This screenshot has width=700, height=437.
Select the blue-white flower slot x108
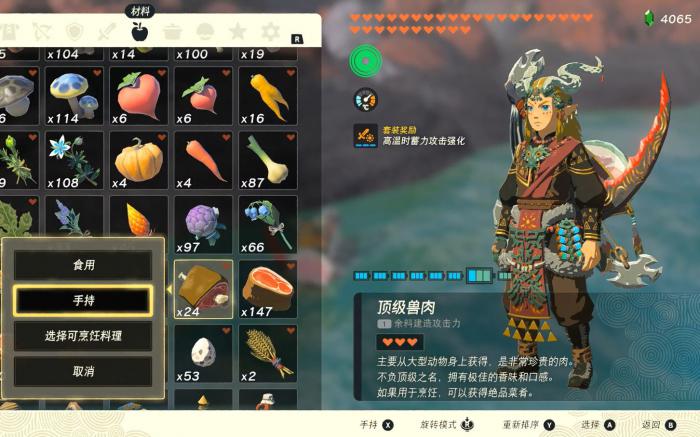[x=76, y=161]
